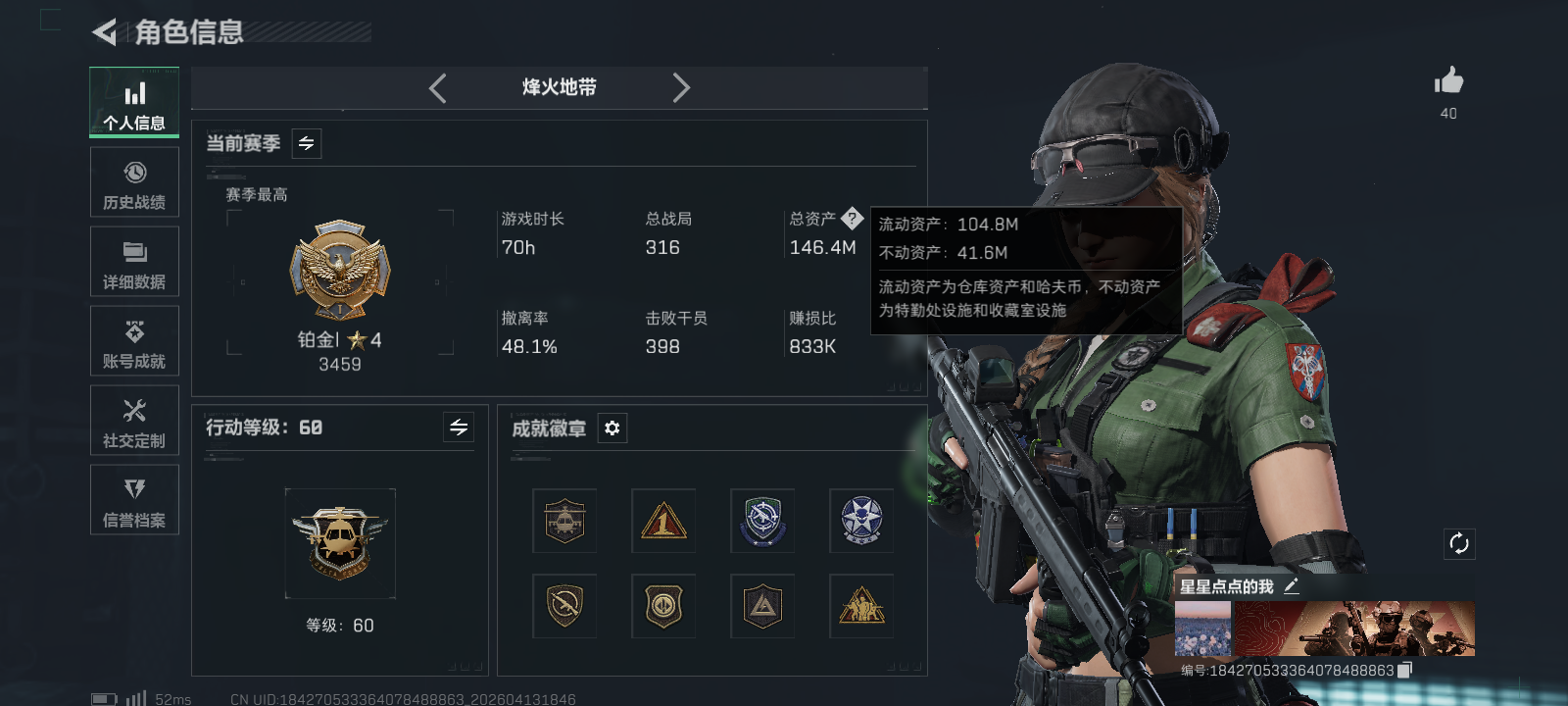Open the 详细数据 sidebar icon

click(134, 261)
